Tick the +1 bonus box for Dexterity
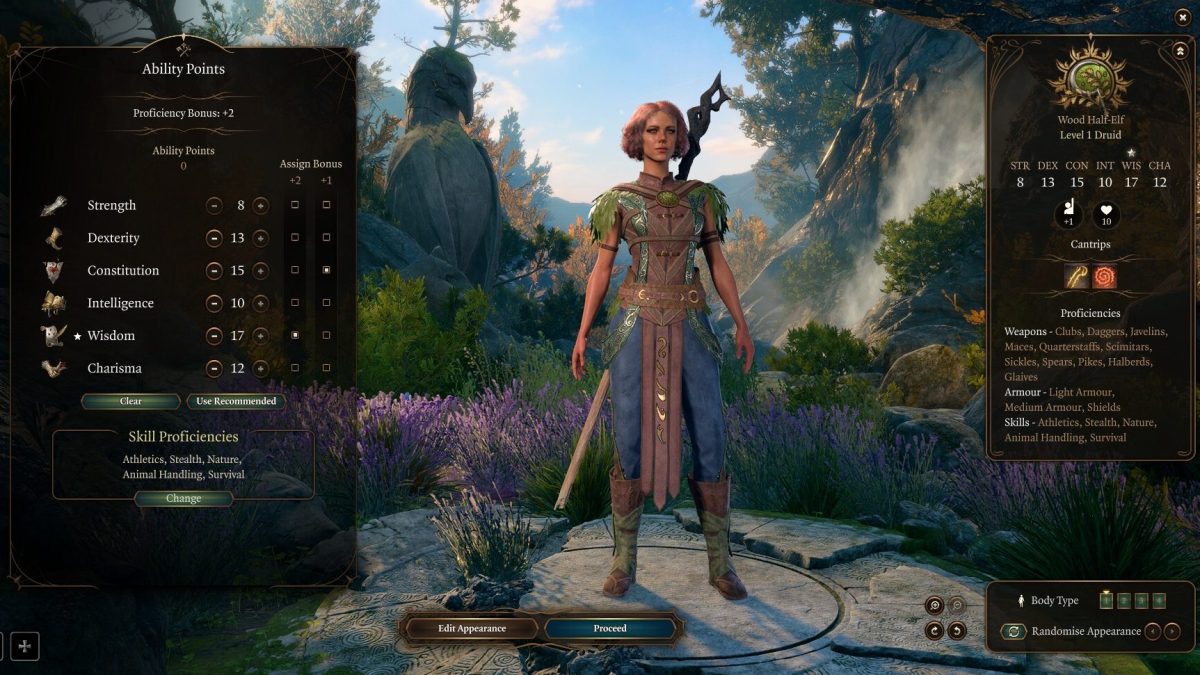This screenshot has width=1200, height=675. [x=326, y=238]
